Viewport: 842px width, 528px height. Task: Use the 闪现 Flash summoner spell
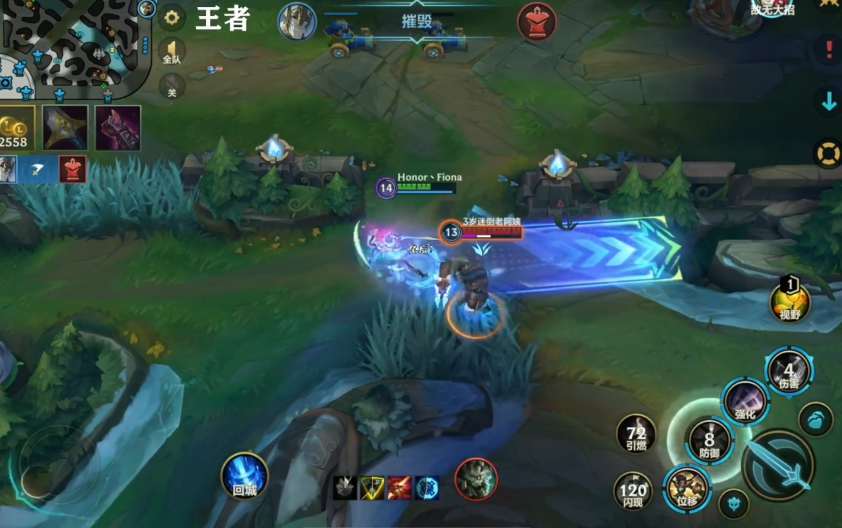pyautogui.click(x=633, y=489)
